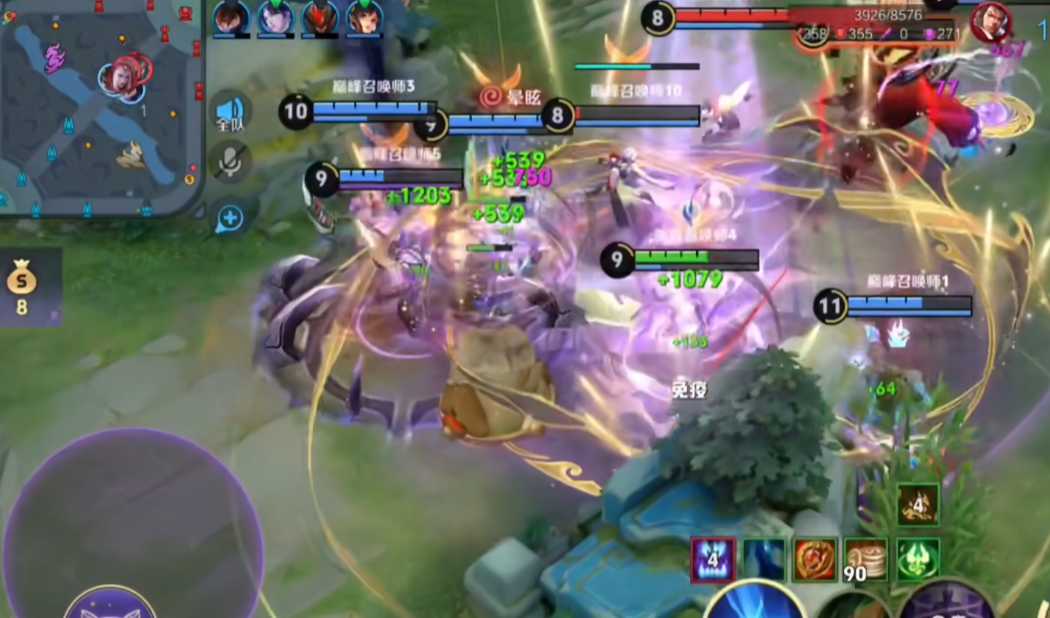Toggle the muted microphone button
The width and height of the screenshot is (1050, 618).
(x=231, y=162)
